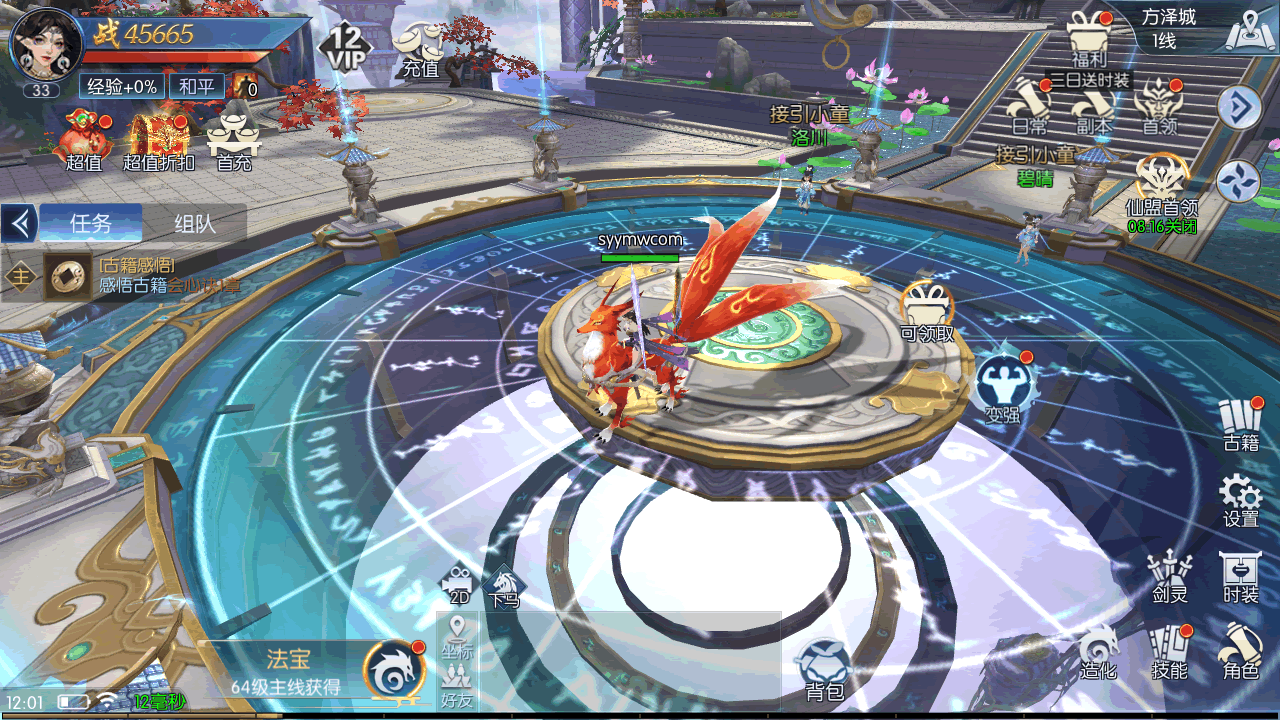The height and width of the screenshot is (720, 1280).
Task: Open the 变强 power-up guide
Action: (x=1001, y=386)
